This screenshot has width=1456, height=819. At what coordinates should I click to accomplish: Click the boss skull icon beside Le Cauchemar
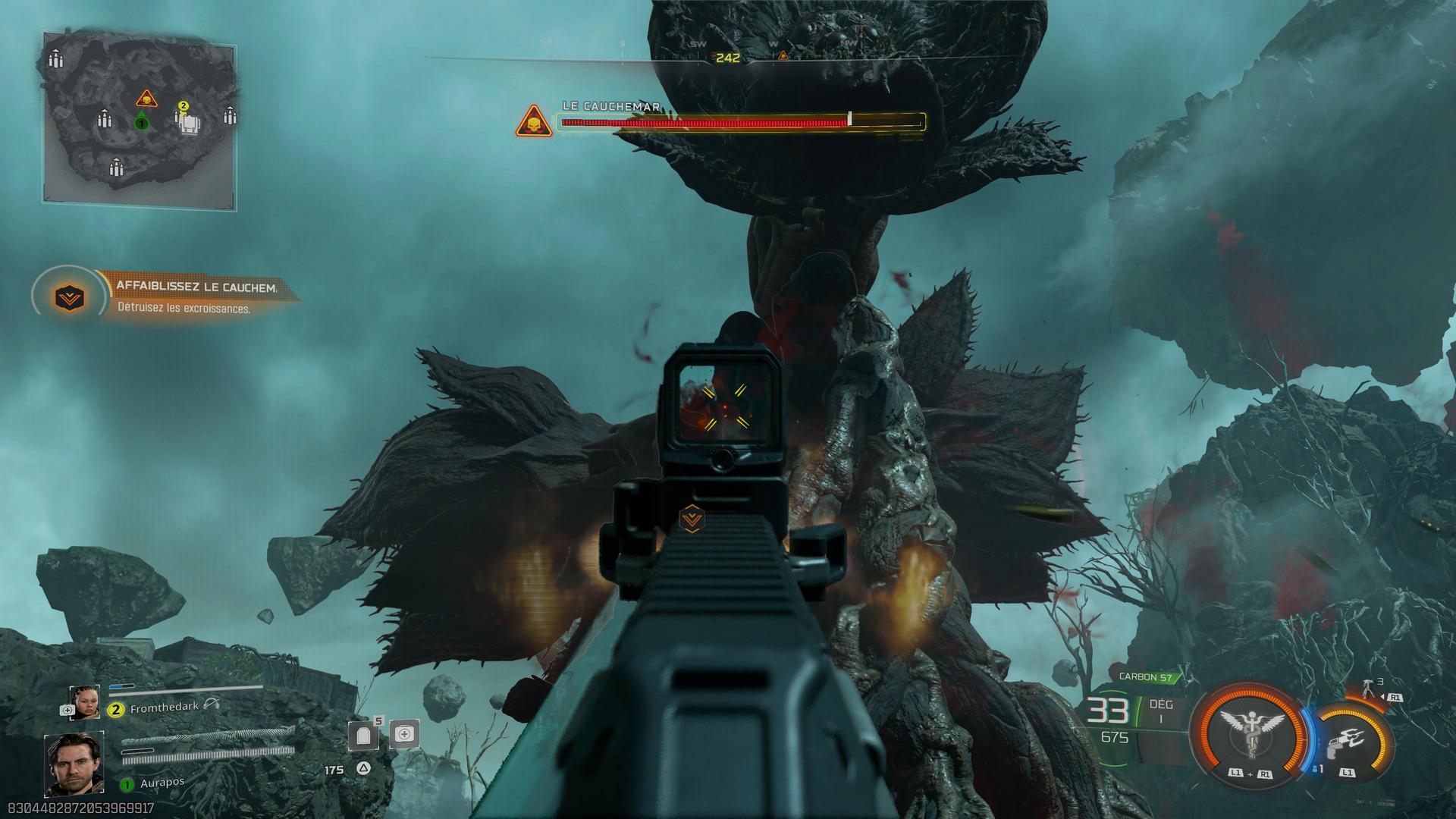534,121
